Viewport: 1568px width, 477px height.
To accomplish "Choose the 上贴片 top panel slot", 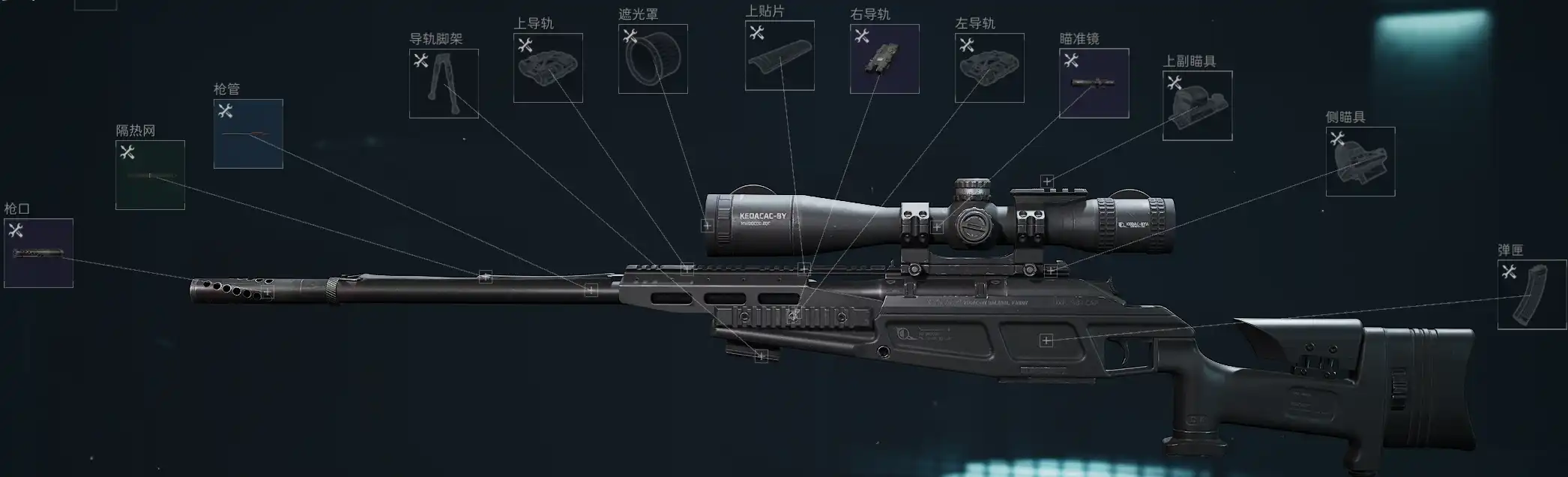I will point(780,55).
